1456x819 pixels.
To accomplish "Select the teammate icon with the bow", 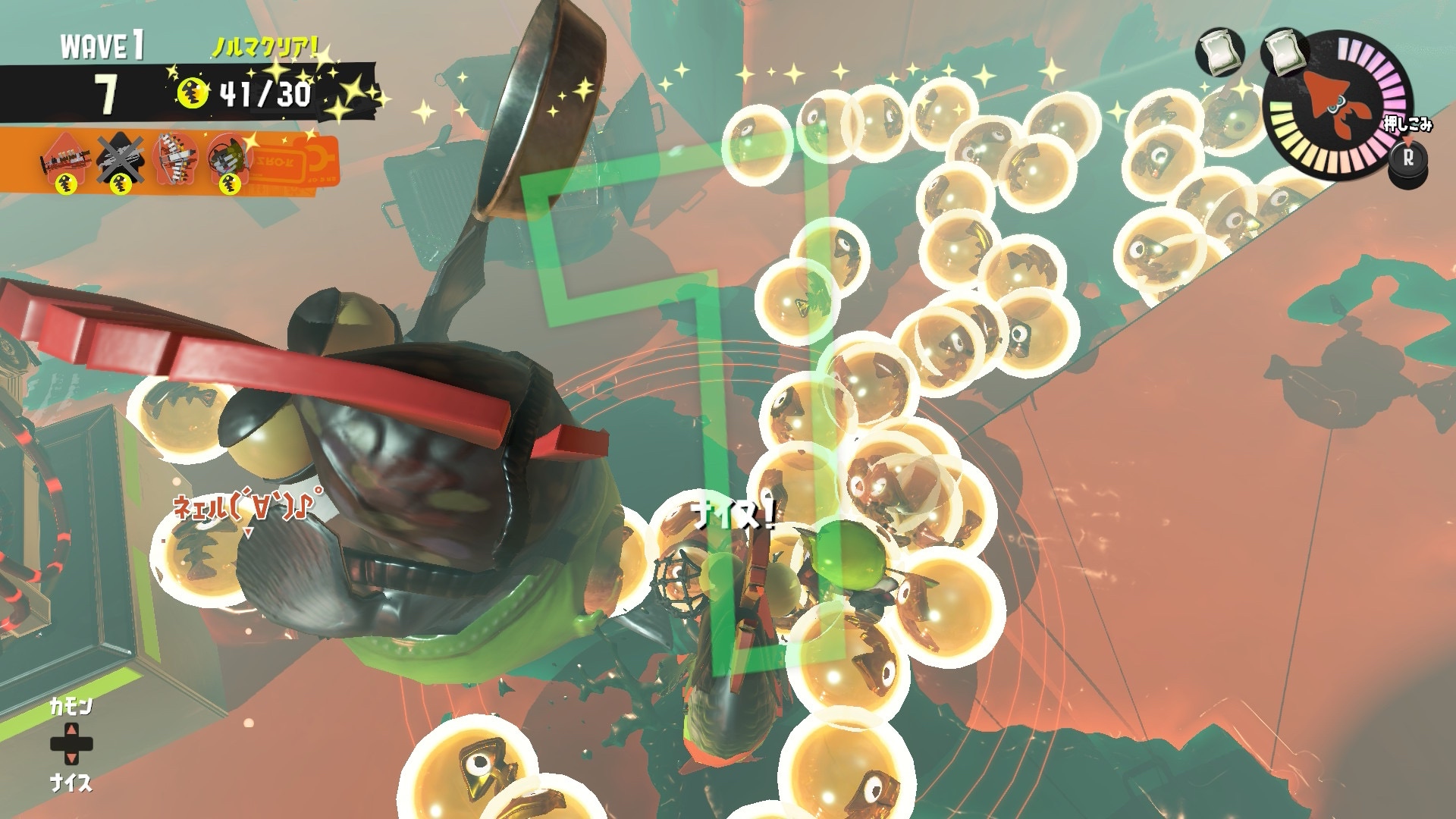I will pyautogui.click(x=174, y=158).
